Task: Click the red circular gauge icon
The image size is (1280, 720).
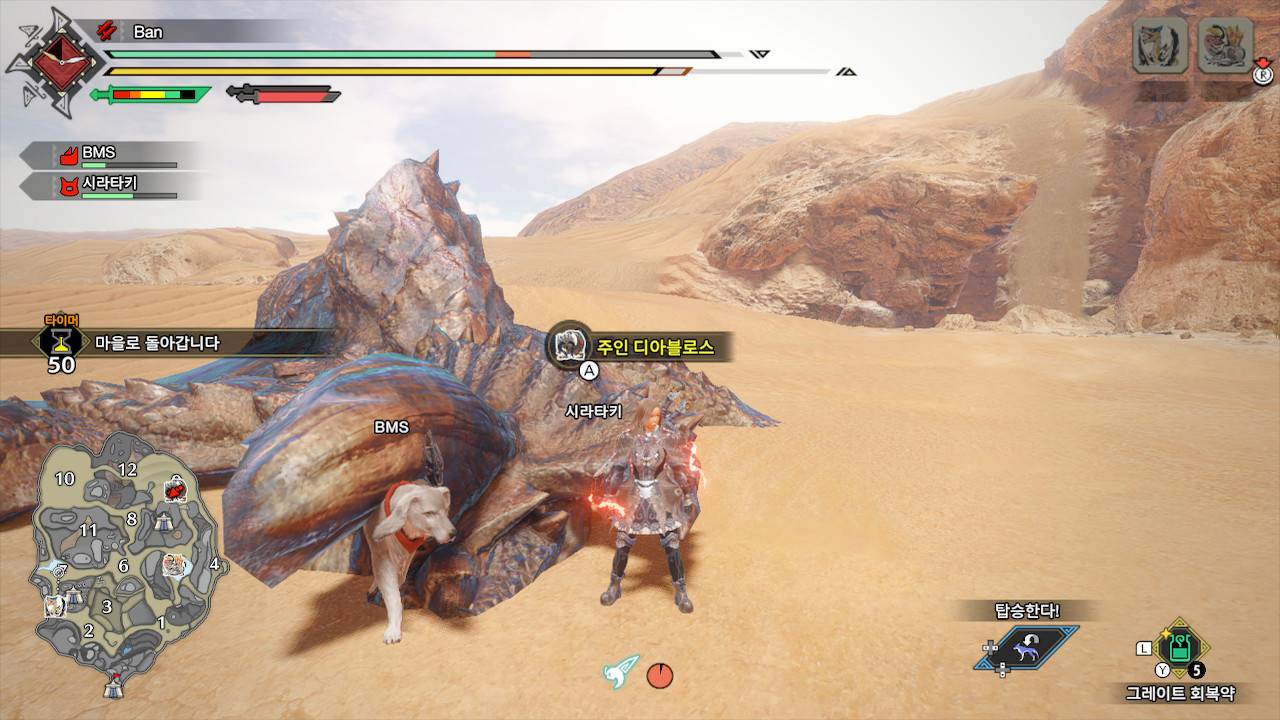Action: coord(659,676)
